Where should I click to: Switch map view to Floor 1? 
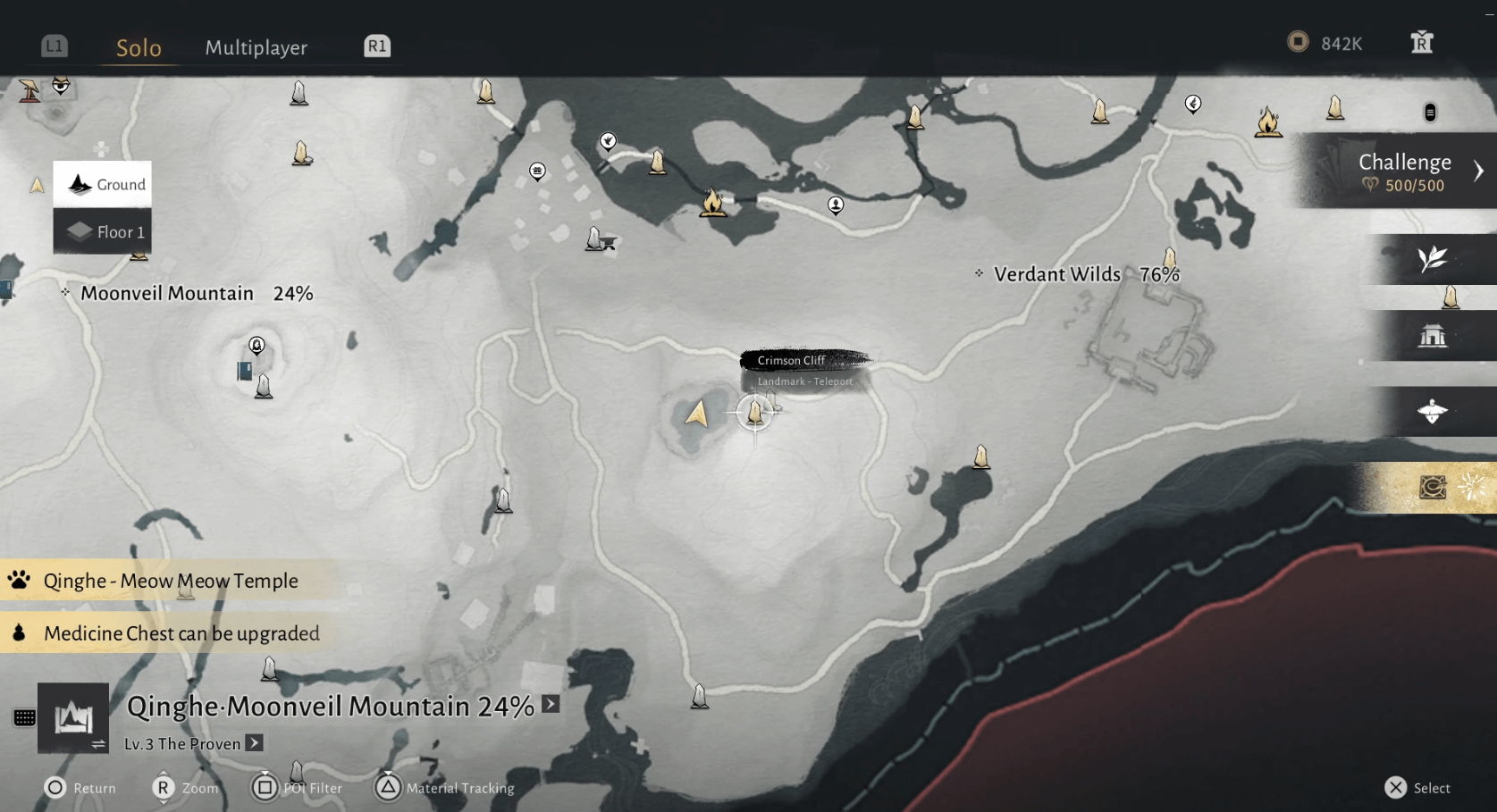coord(103,231)
